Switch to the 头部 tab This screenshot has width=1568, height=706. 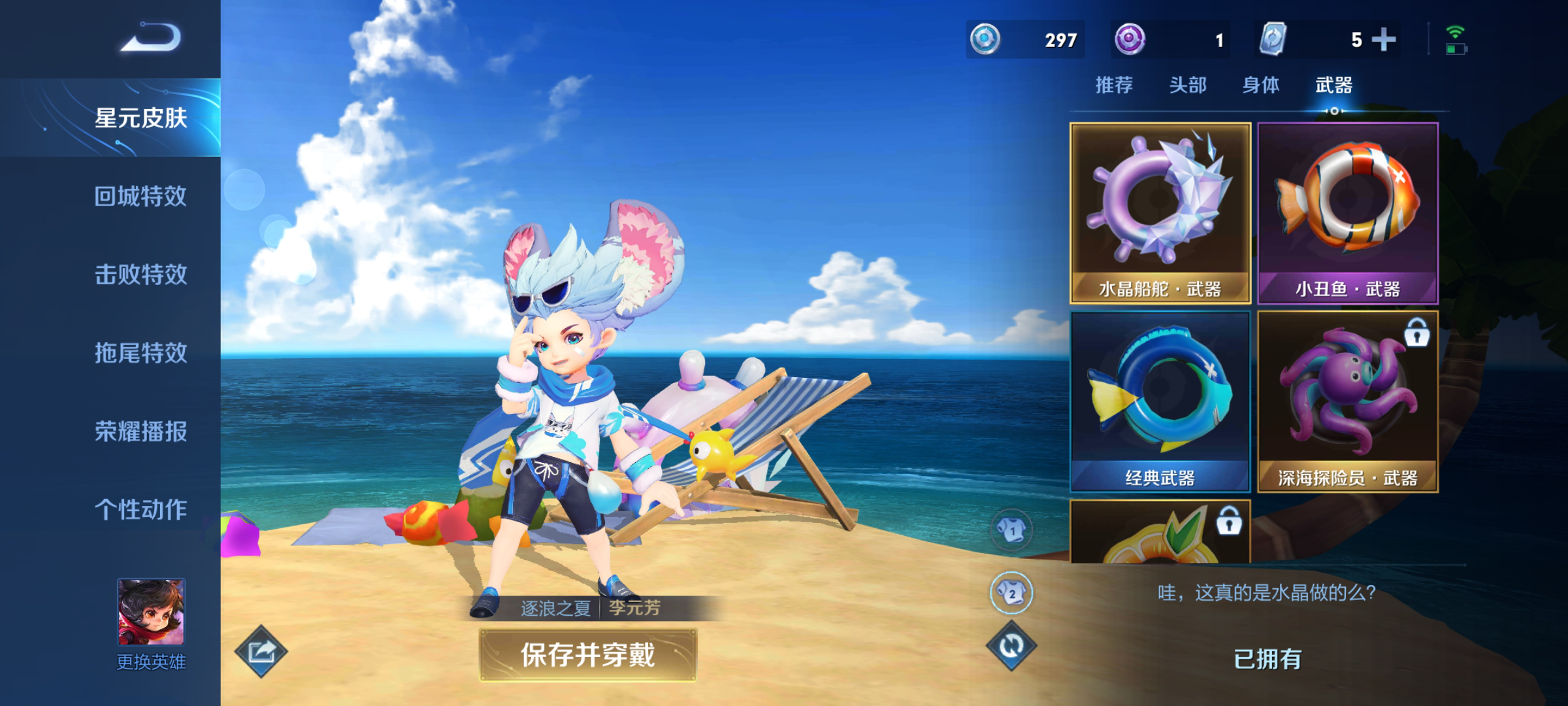(x=1190, y=85)
